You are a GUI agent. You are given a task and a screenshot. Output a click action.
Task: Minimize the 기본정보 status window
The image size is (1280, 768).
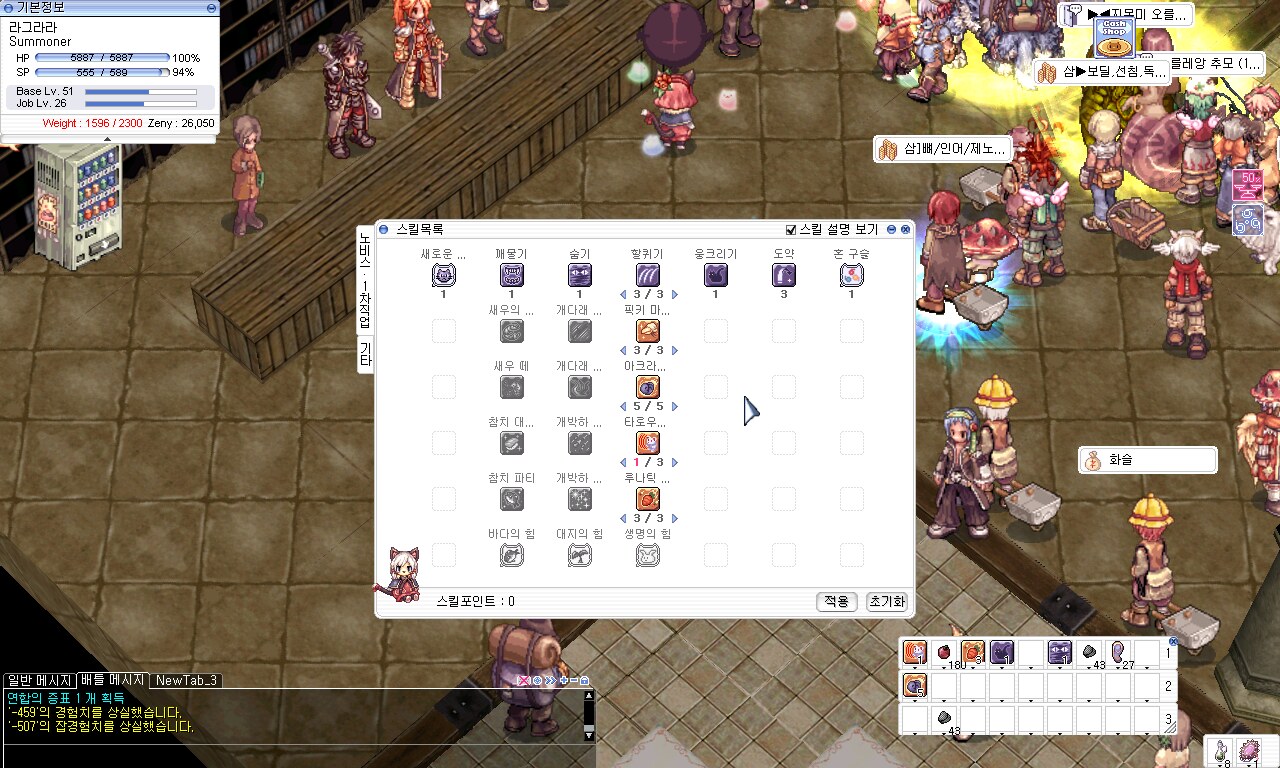point(211,7)
